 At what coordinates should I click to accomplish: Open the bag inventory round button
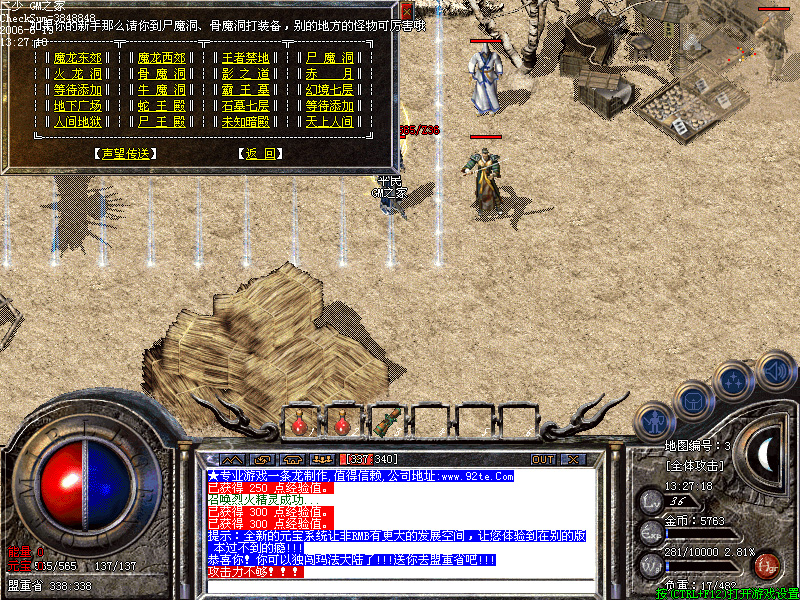click(694, 400)
